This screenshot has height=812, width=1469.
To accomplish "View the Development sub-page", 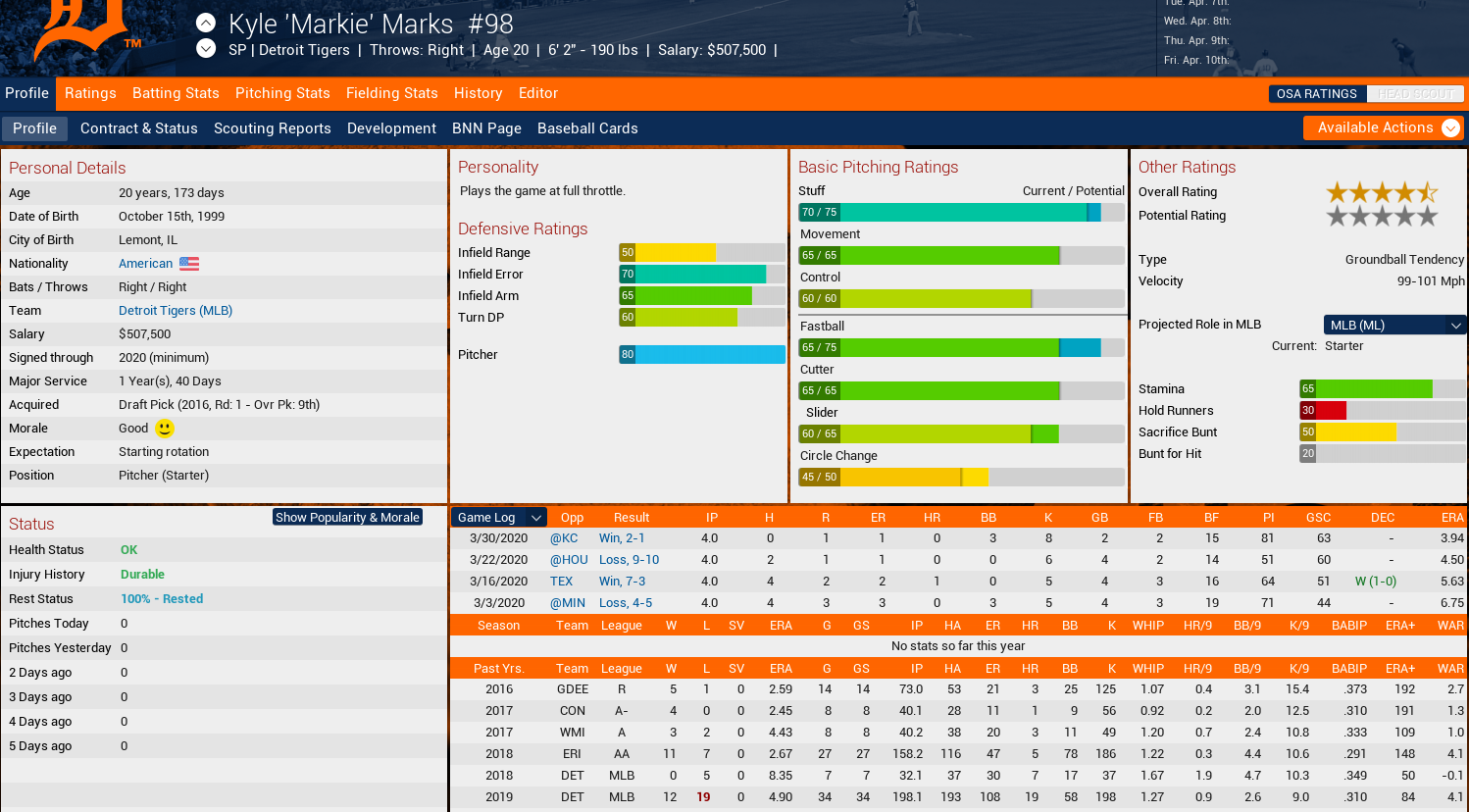I will (391, 128).
